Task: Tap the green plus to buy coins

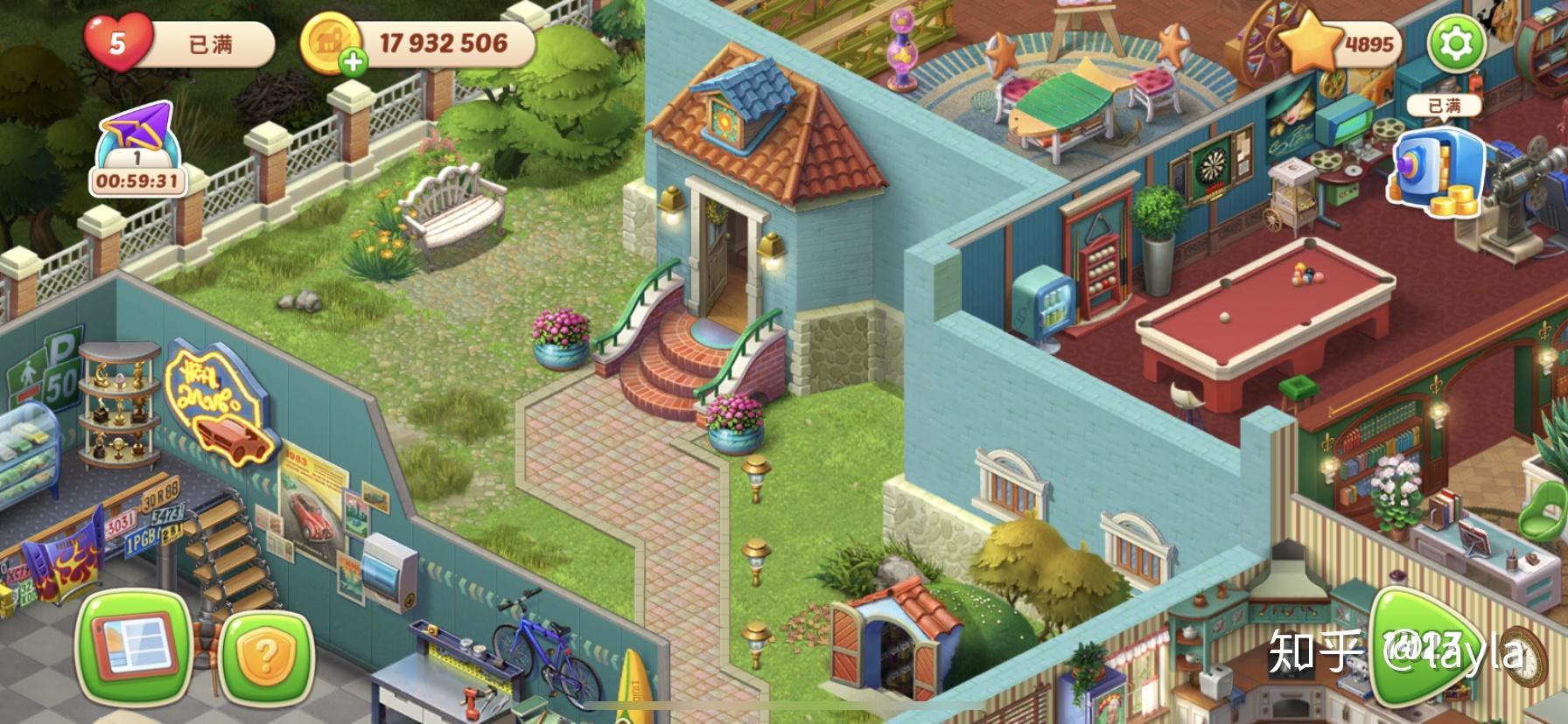Action: [353, 62]
